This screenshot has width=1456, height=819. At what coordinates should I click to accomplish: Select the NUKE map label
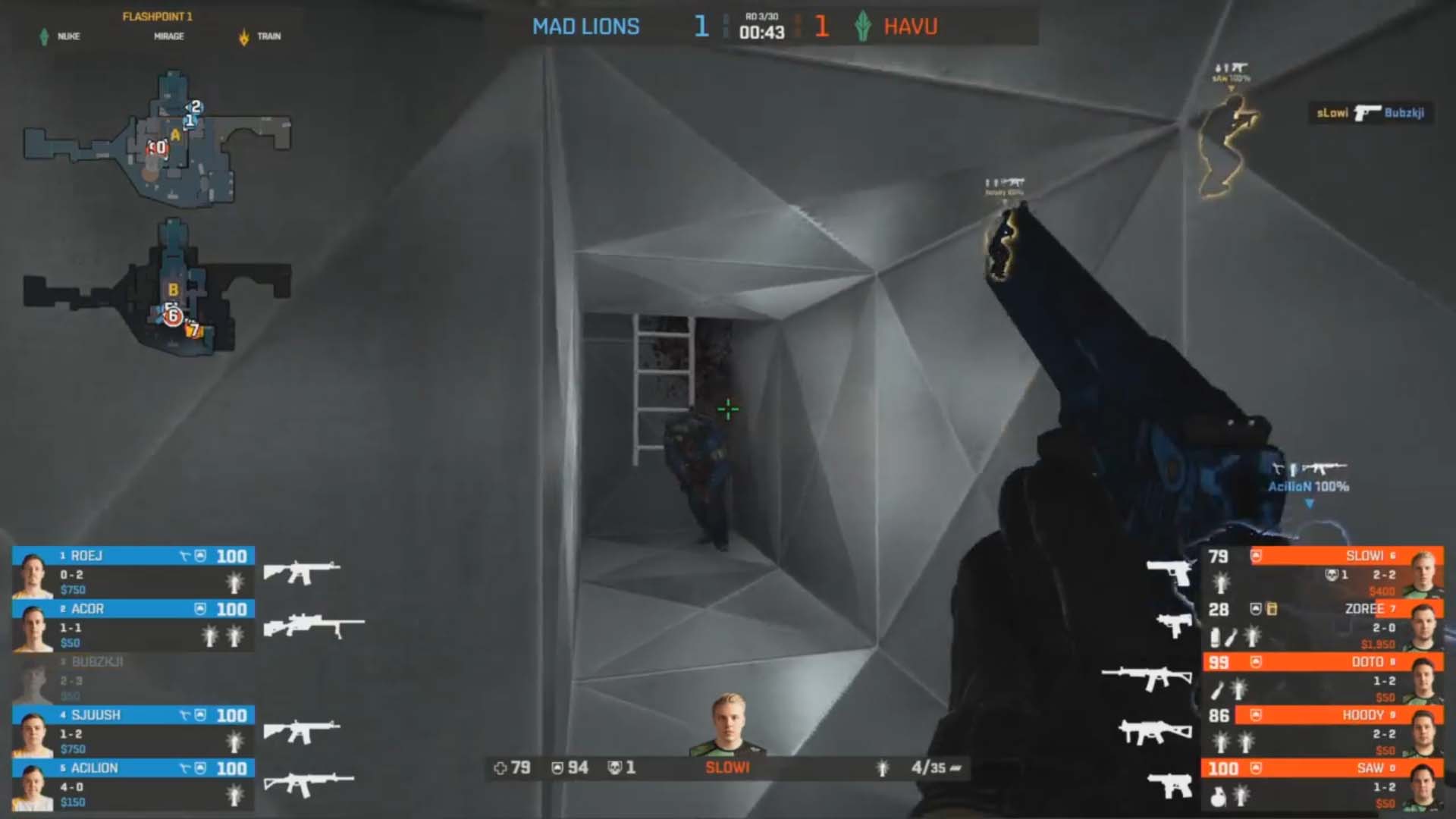(68, 36)
